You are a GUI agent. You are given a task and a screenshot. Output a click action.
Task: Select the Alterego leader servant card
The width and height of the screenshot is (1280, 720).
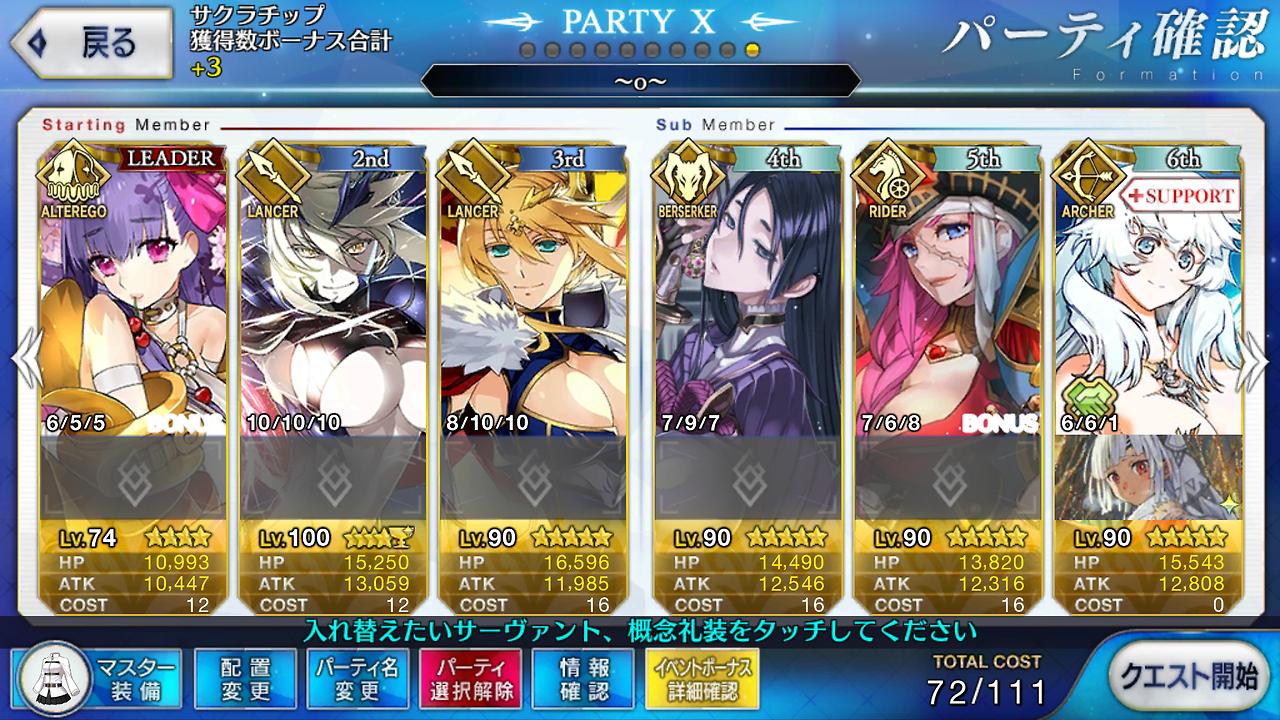pos(132,290)
